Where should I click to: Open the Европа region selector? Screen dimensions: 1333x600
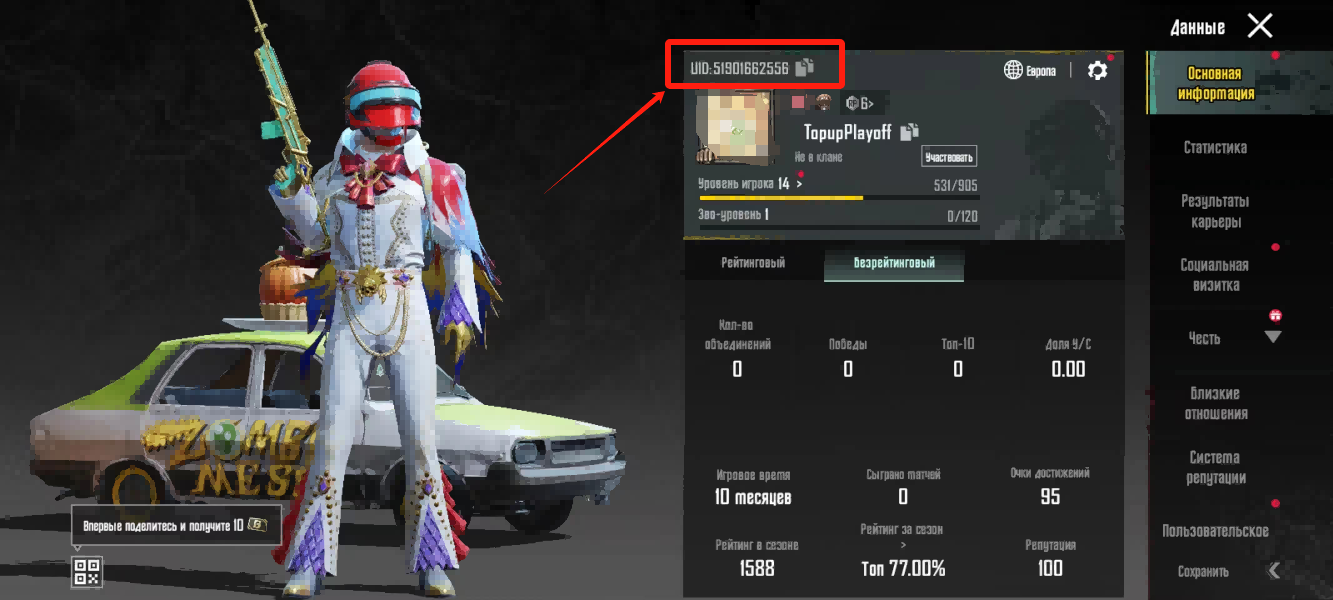pos(1029,70)
